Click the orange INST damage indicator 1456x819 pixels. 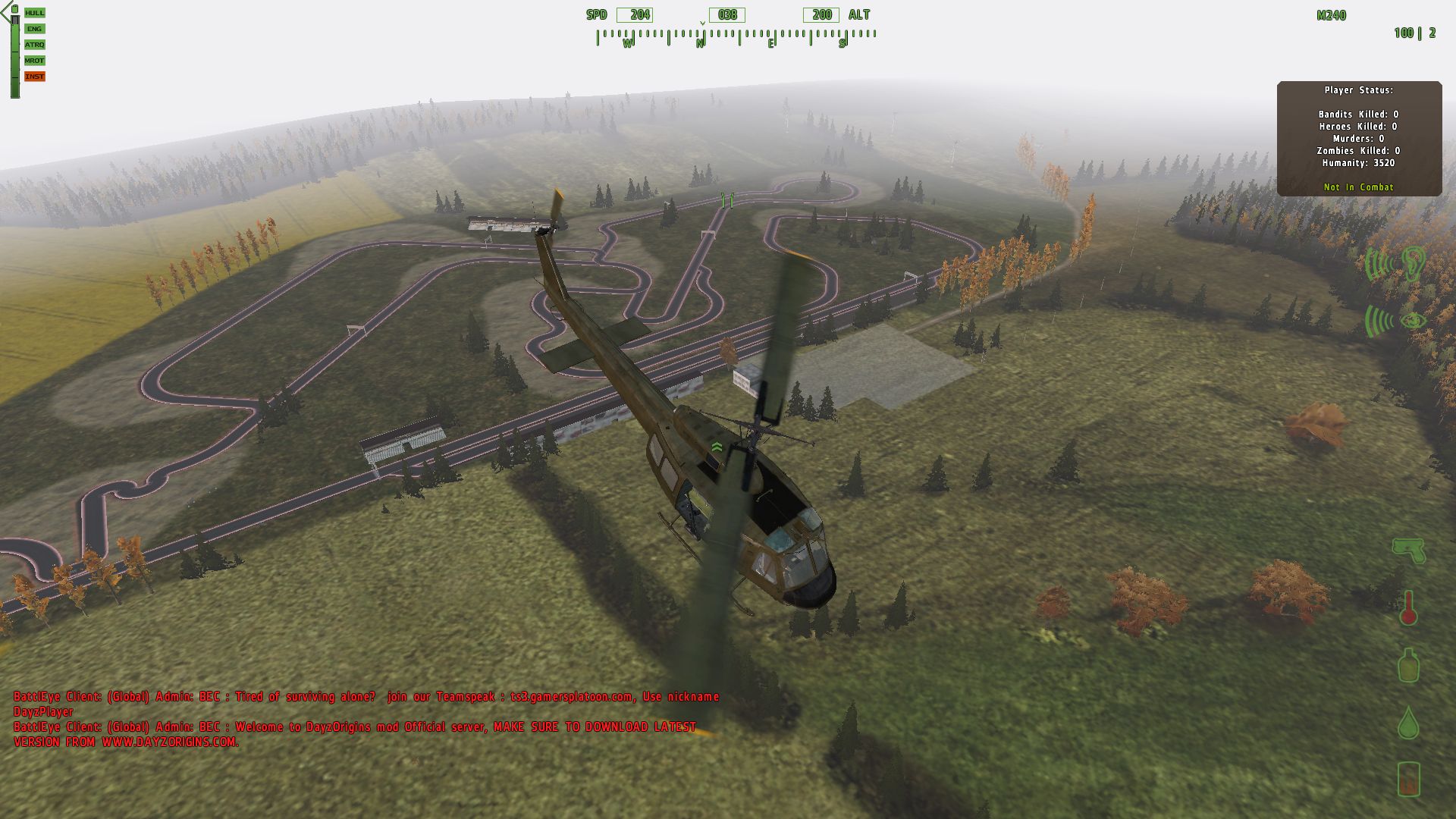tap(34, 77)
